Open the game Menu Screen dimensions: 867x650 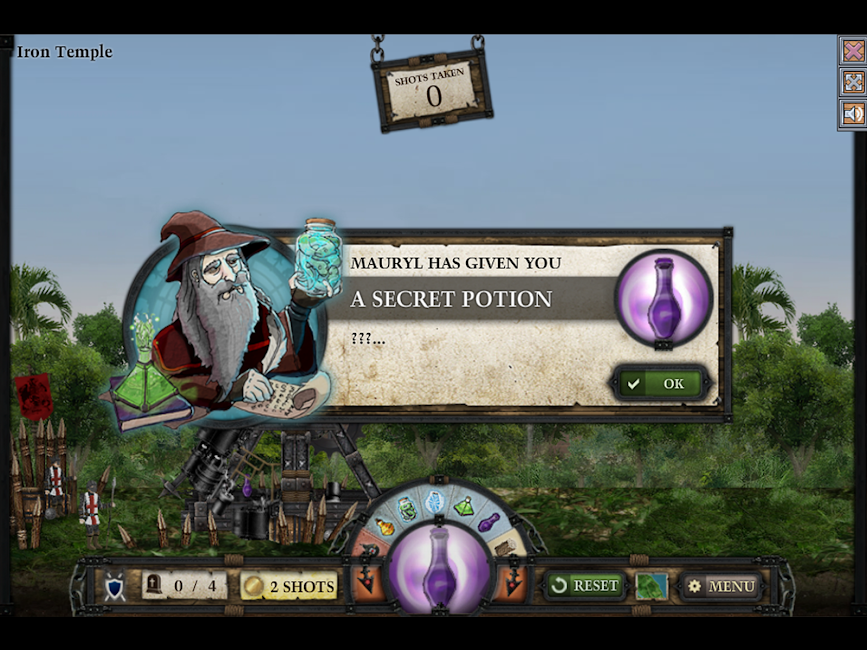pyautogui.click(x=721, y=586)
